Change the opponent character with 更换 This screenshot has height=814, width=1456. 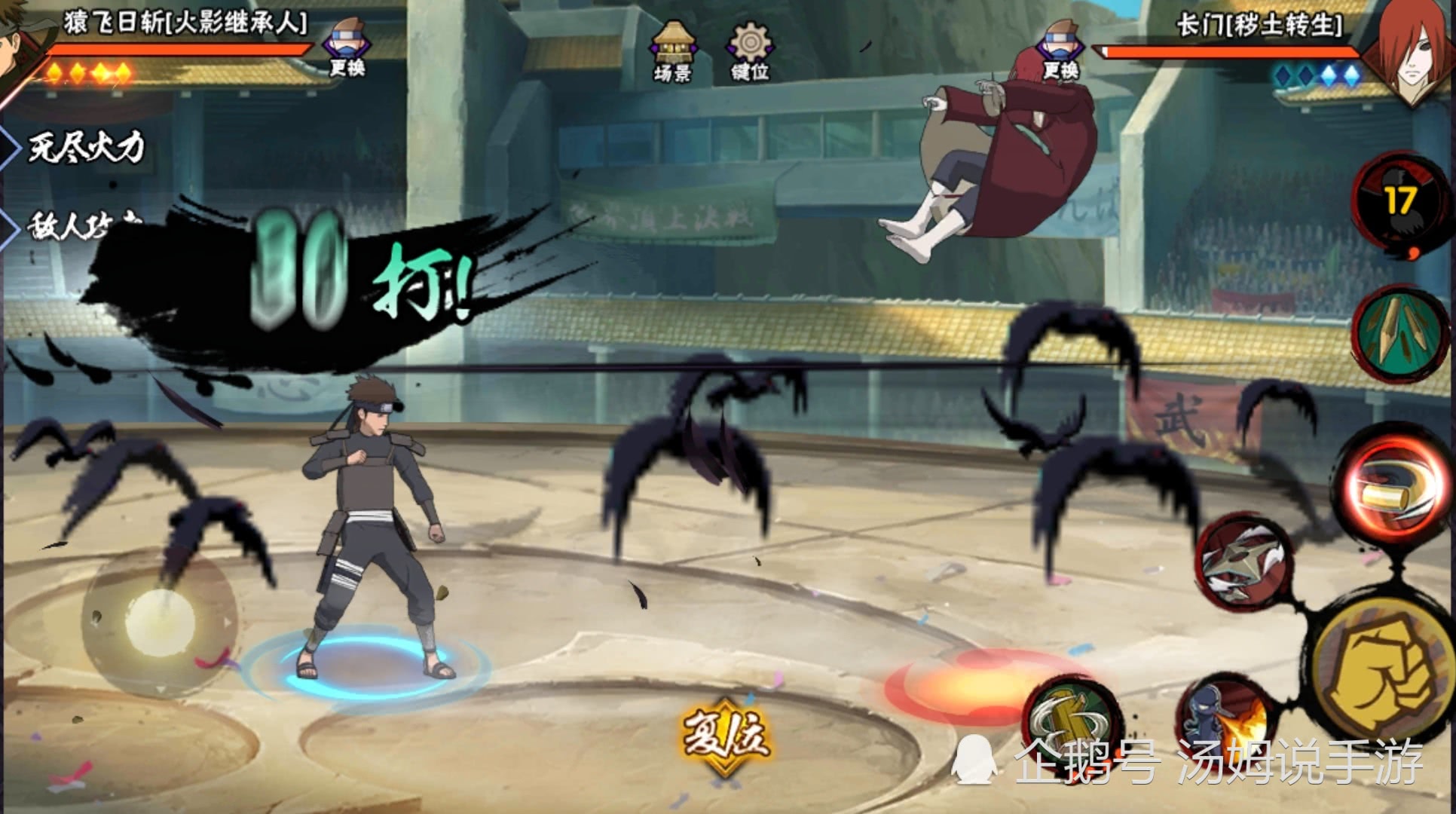tap(1060, 51)
